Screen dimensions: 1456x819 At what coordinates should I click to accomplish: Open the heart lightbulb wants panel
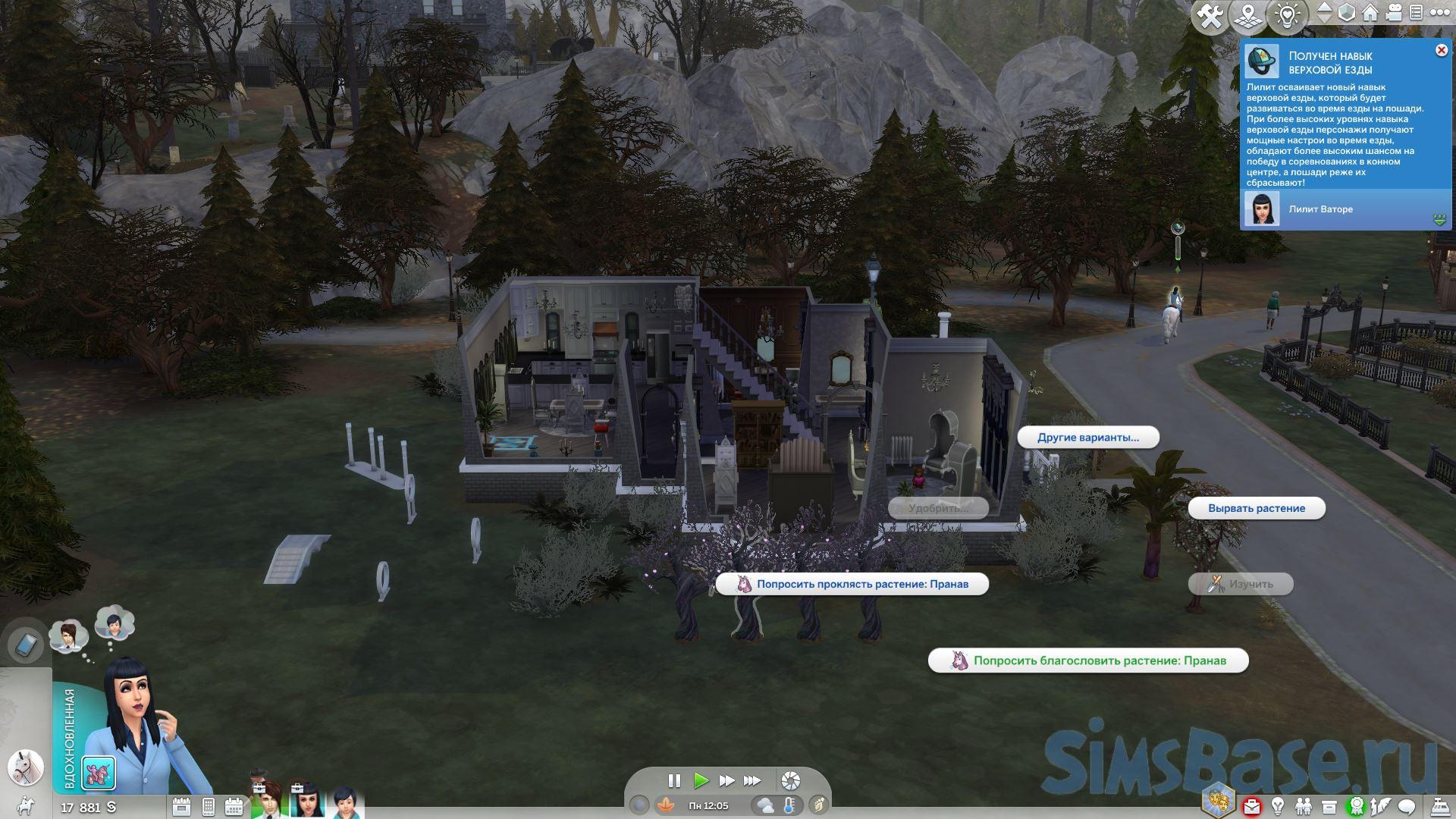[1288, 15]
